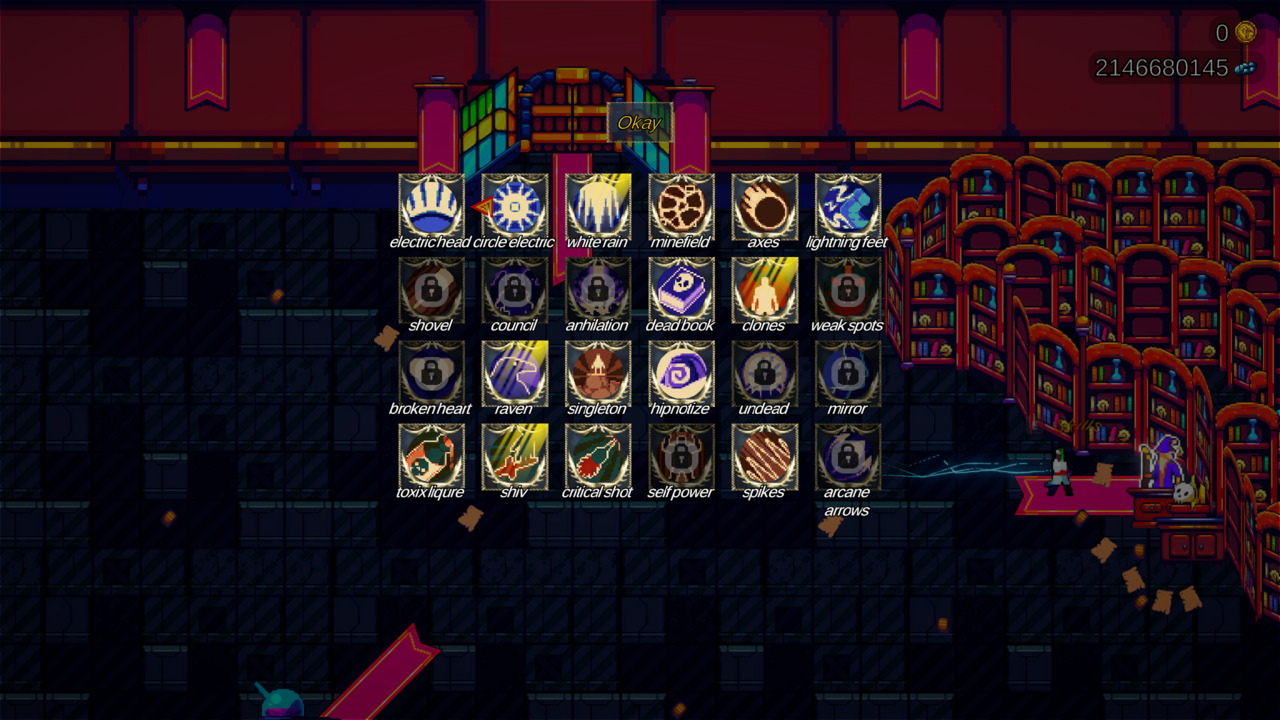
Task: Select the dead book skill
Action: tap(681, 290)
